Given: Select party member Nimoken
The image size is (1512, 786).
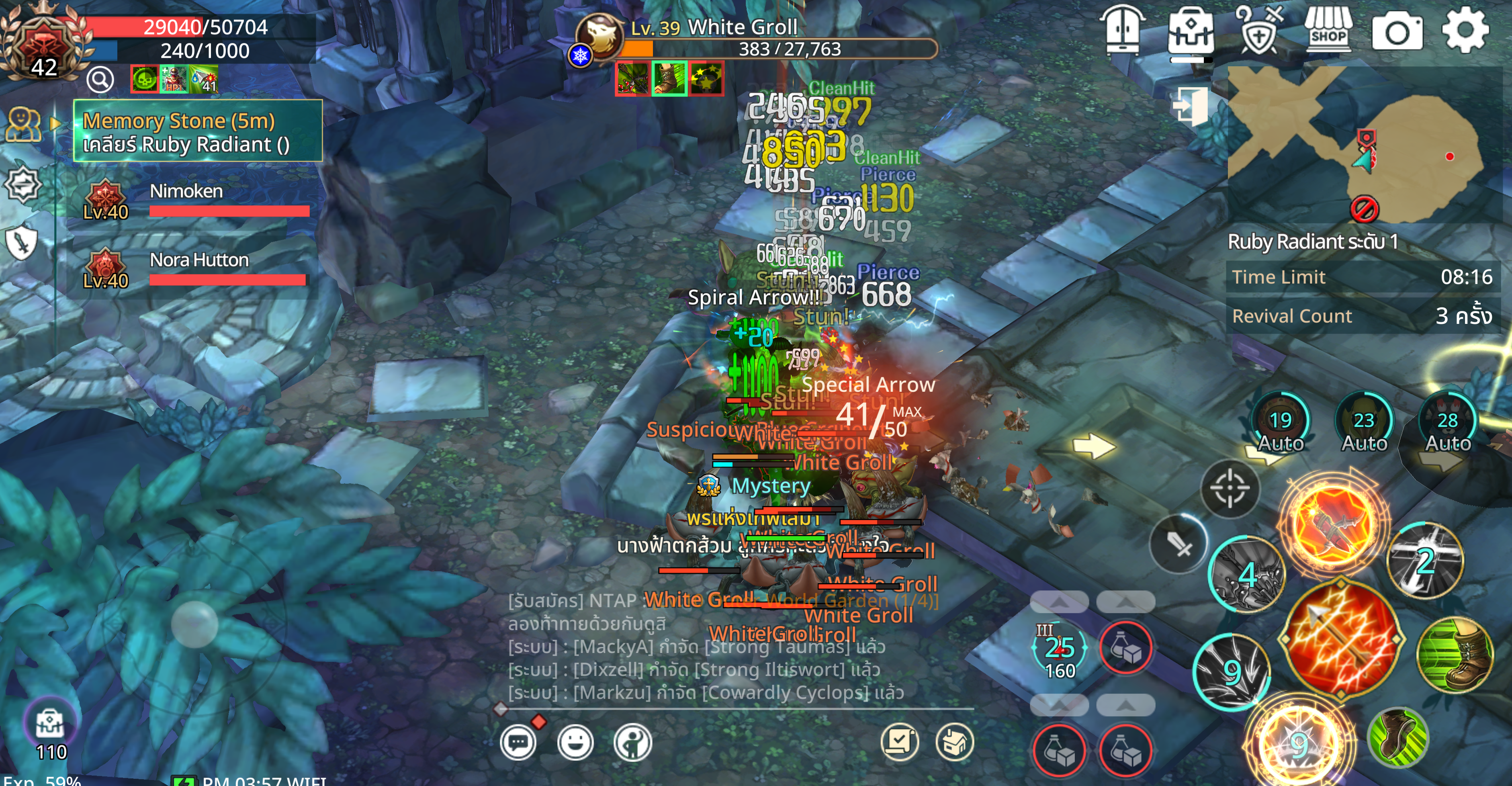Looking at the screenshot, I should click(x=196, y=200).
